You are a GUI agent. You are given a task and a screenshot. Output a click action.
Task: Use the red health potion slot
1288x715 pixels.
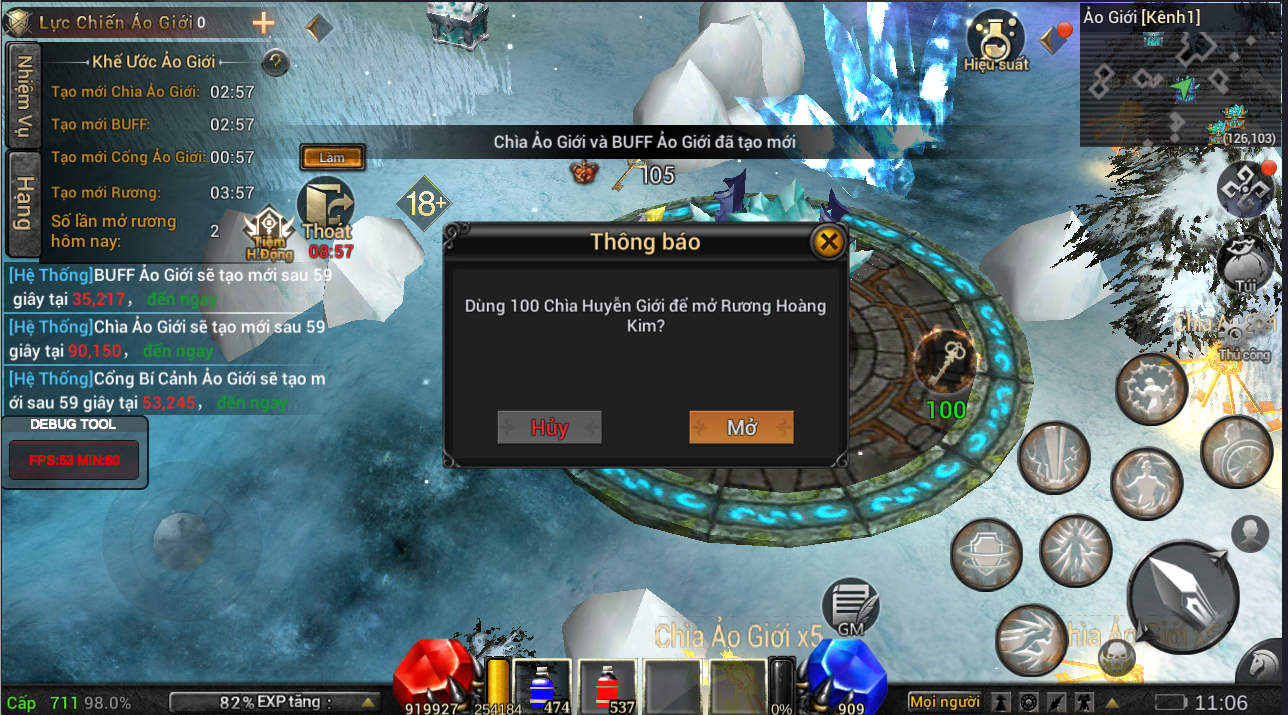click(606, 687)
